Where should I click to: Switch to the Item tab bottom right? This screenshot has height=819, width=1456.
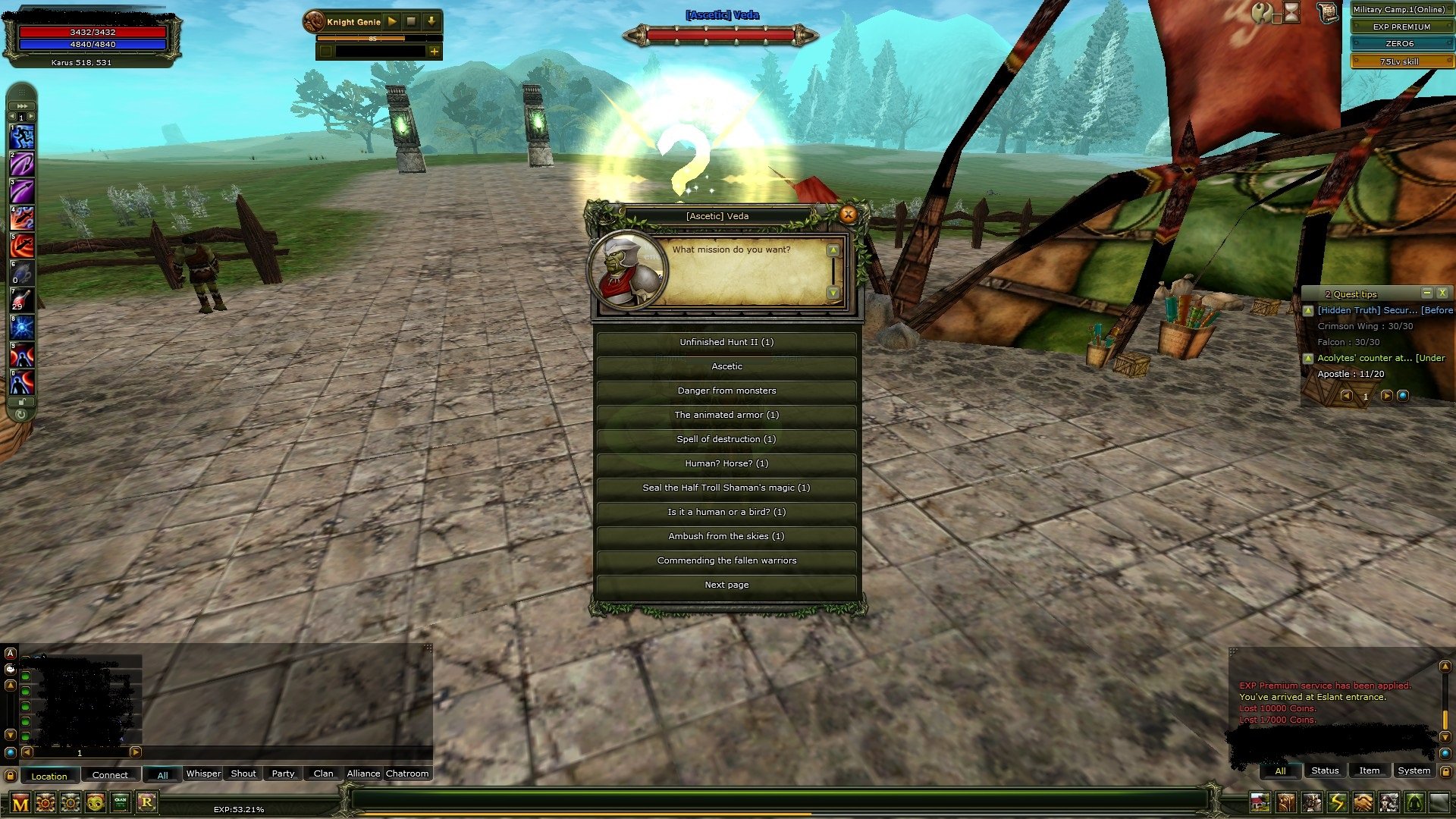tap(1370, 770)
